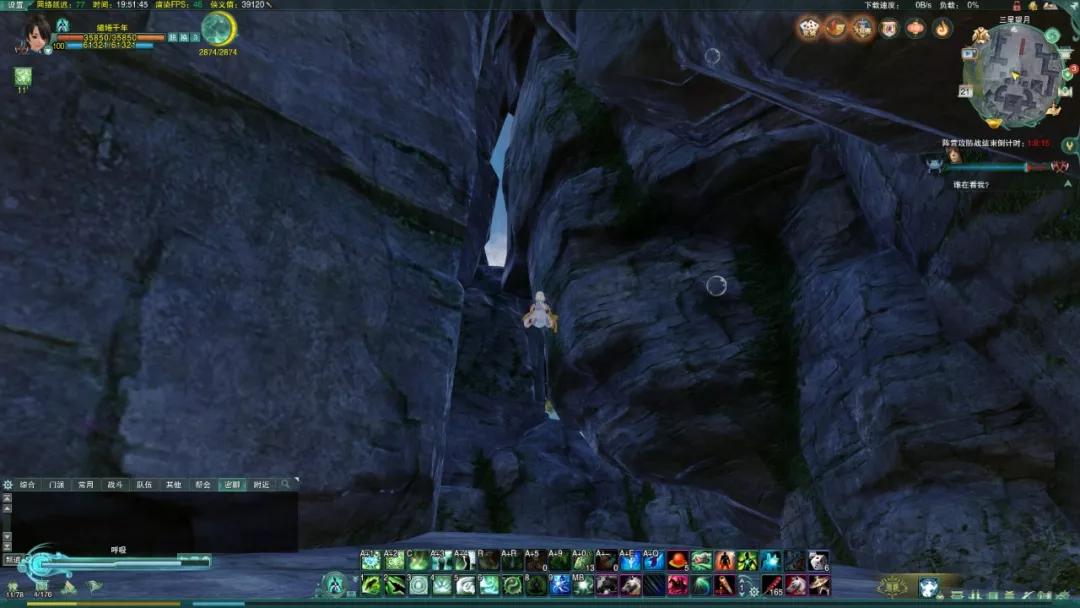1080x608 pixels.
Task: Select the 队伍 chat tab
Action: point(144,485)
